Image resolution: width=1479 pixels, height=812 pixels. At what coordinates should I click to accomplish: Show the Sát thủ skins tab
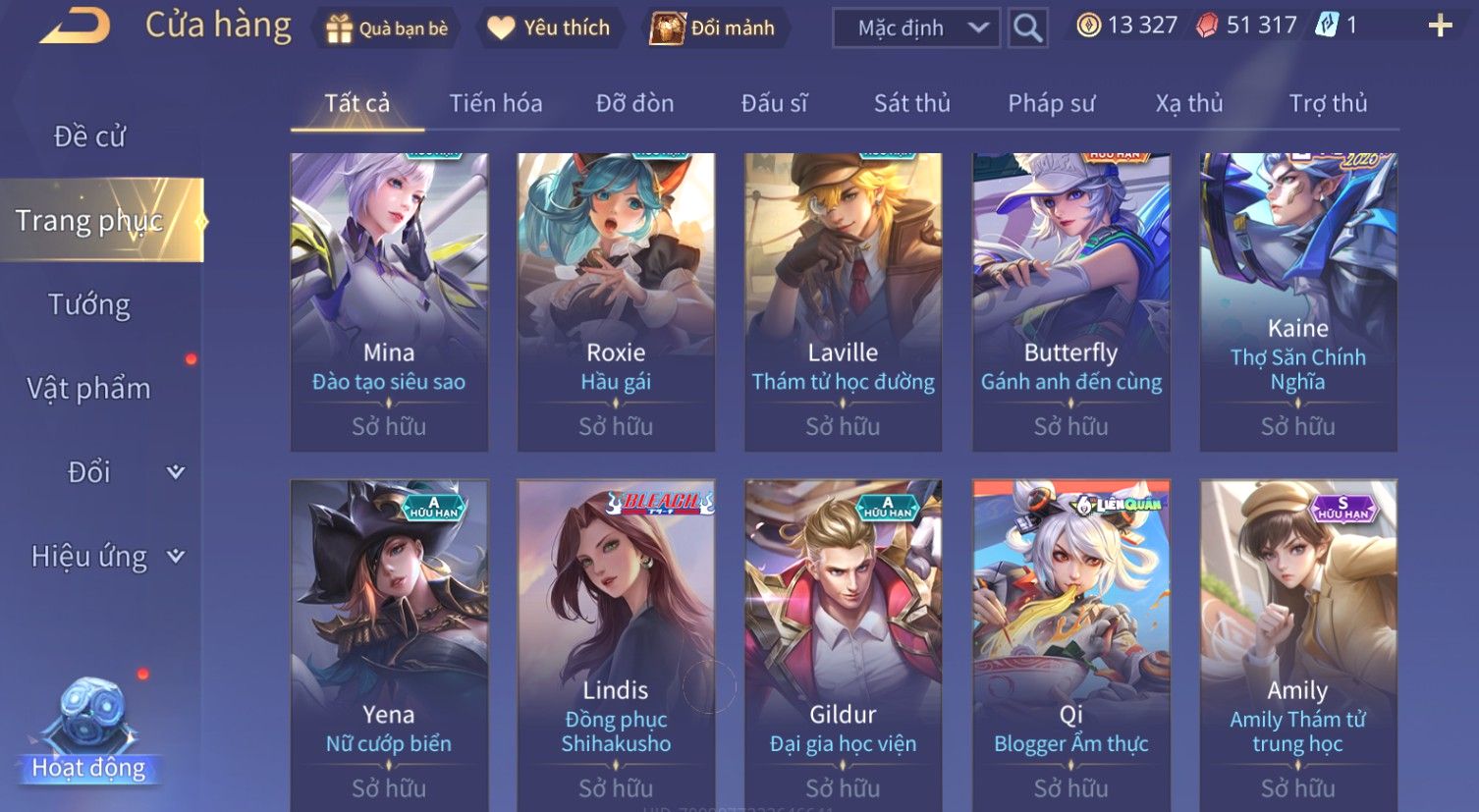point(911,103)
